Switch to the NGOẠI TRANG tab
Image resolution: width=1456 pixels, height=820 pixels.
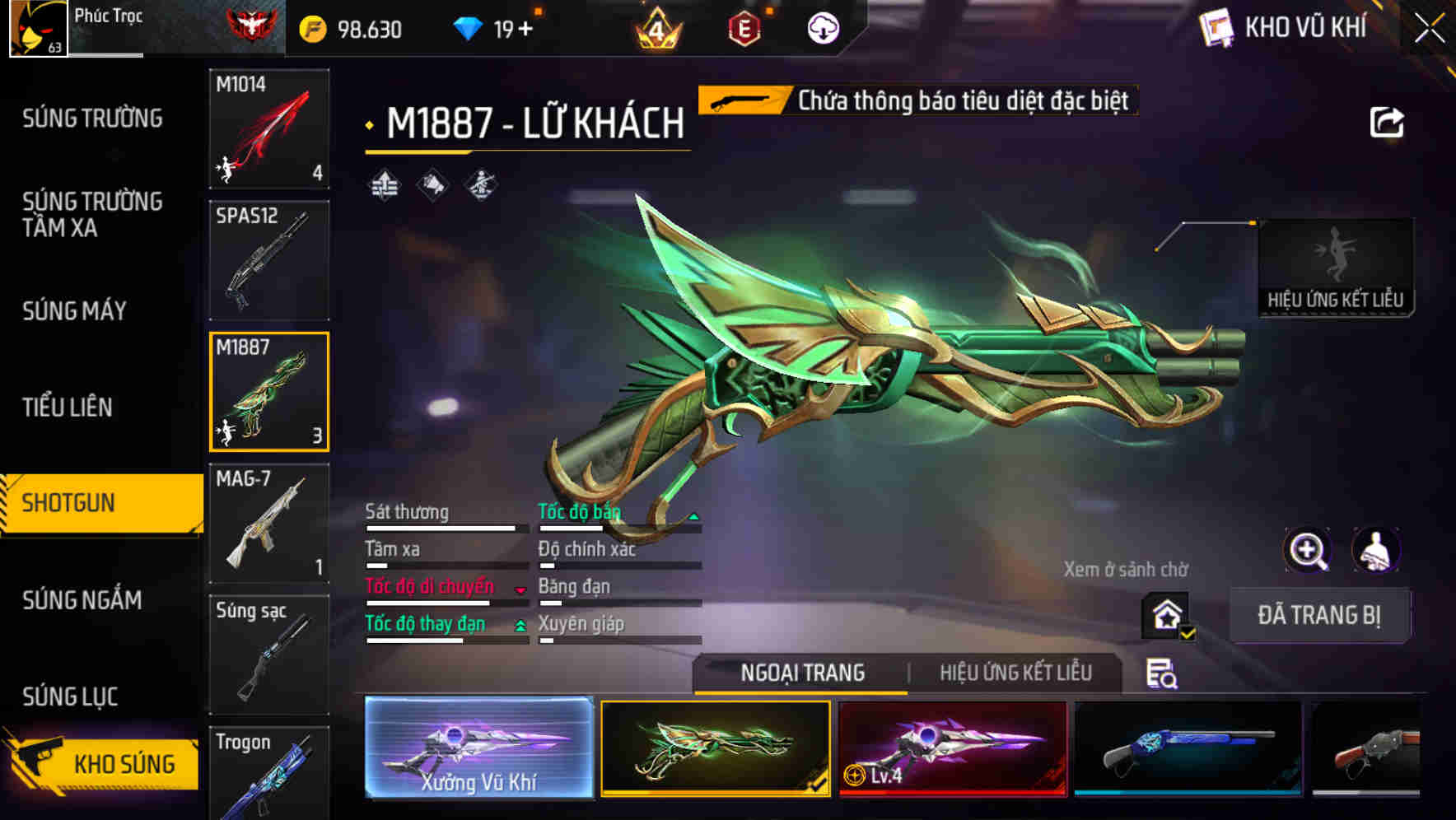803,673
